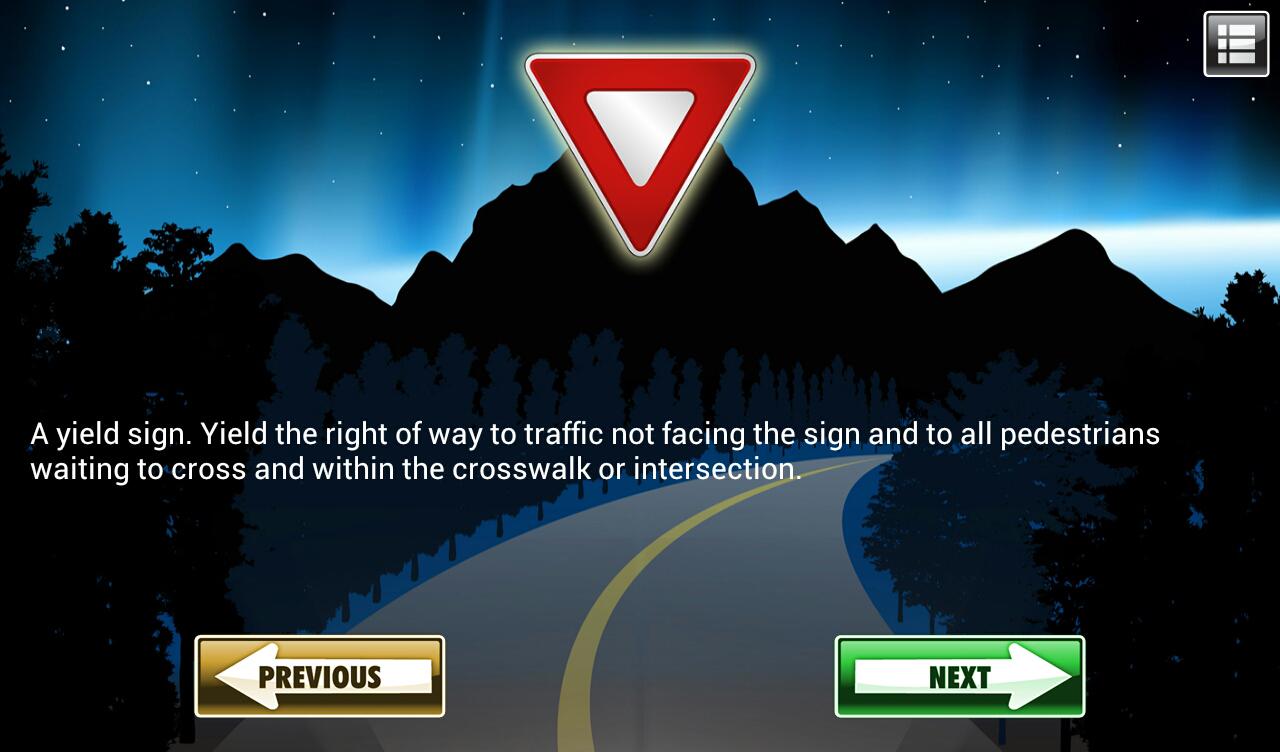
Task: Go to the previous sign
Action: tap(319, 676)
